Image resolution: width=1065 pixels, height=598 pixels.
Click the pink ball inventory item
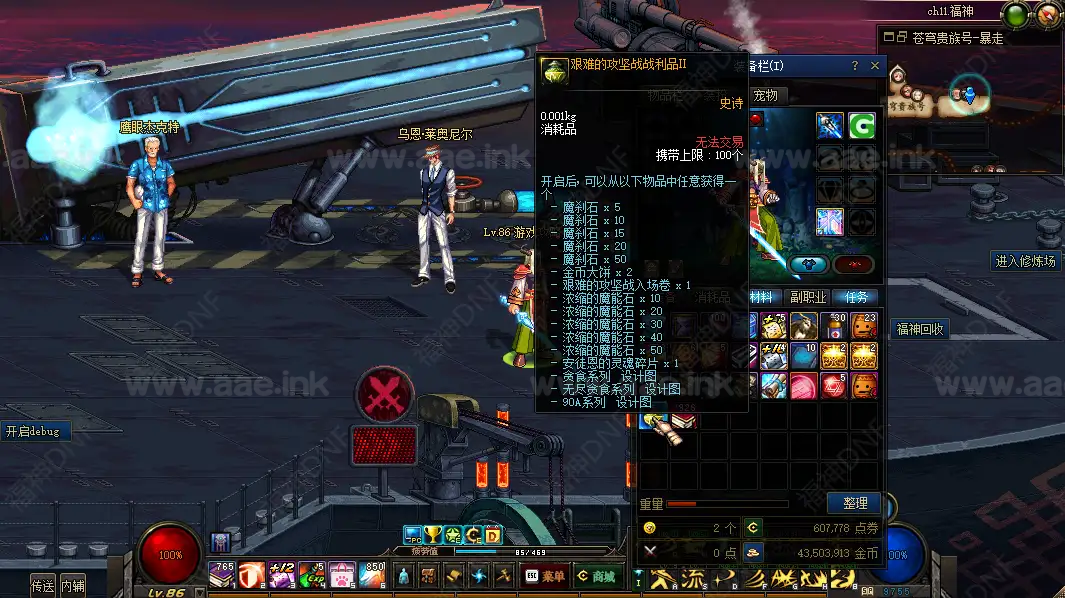pos(802,386)
